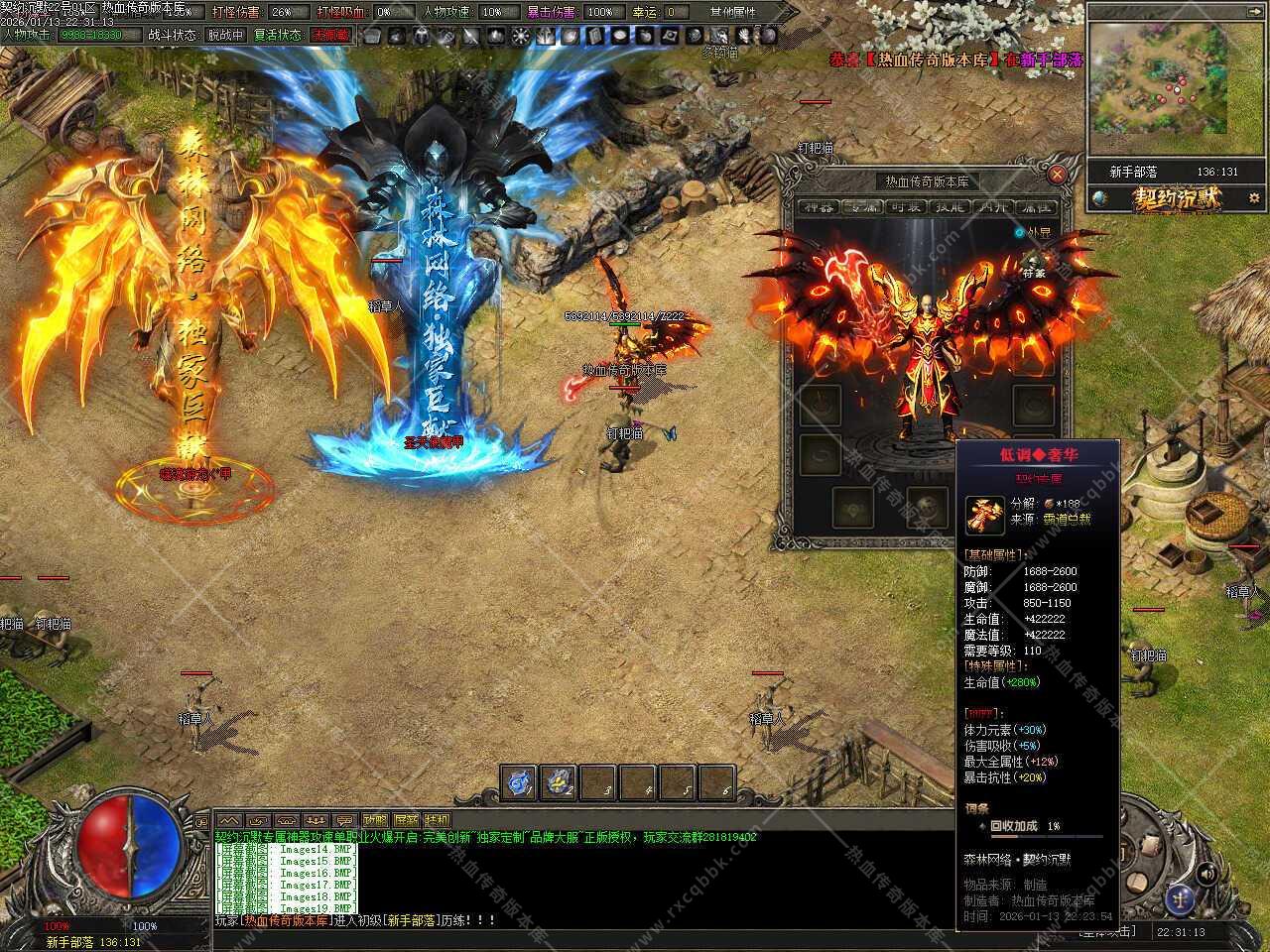Open the 时装 tab
The height and width of the screenshot is (952, 1270).
click(904, 207)
